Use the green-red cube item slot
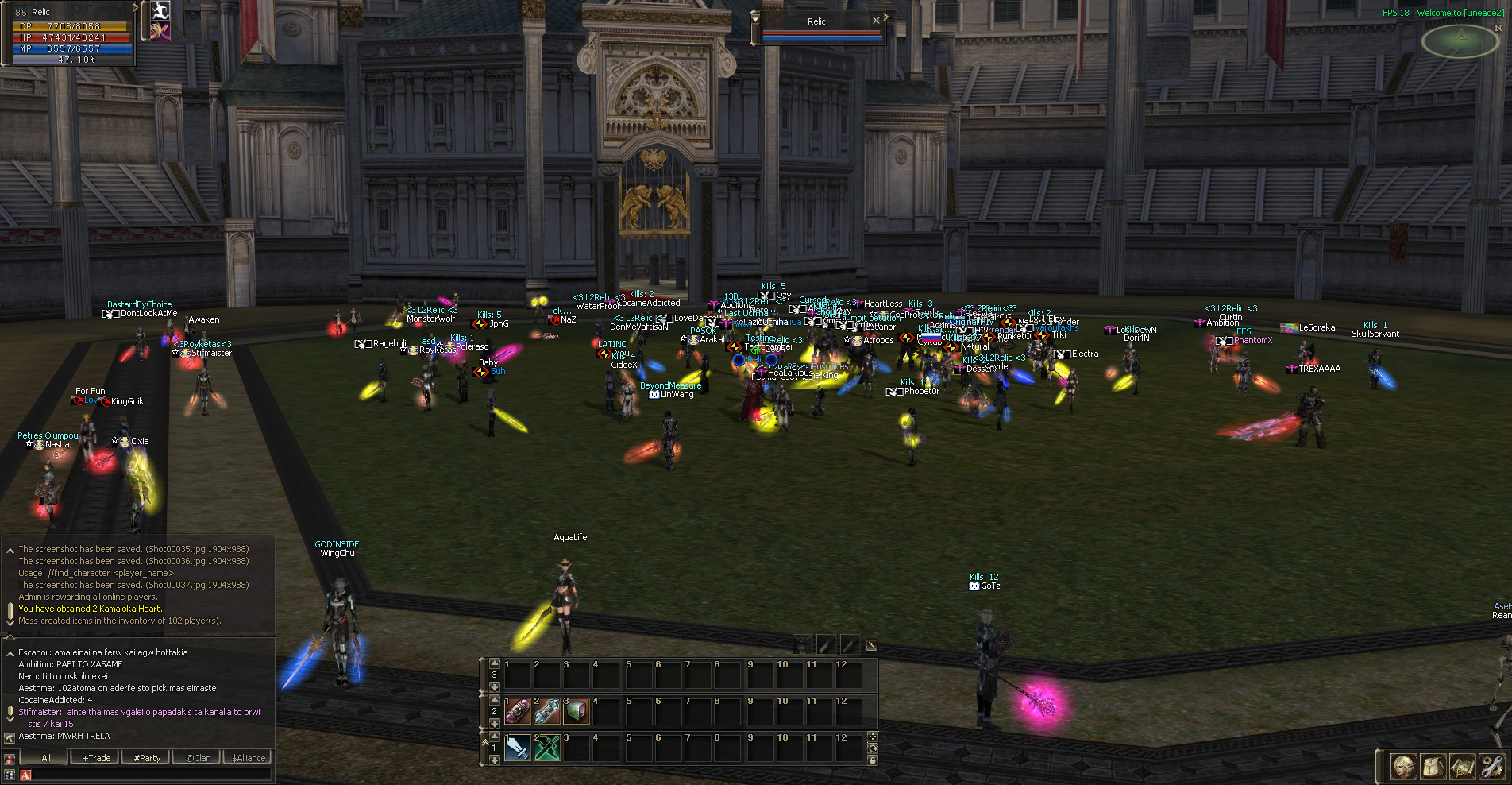This screenshot has height=785, width=1512. 577,711
